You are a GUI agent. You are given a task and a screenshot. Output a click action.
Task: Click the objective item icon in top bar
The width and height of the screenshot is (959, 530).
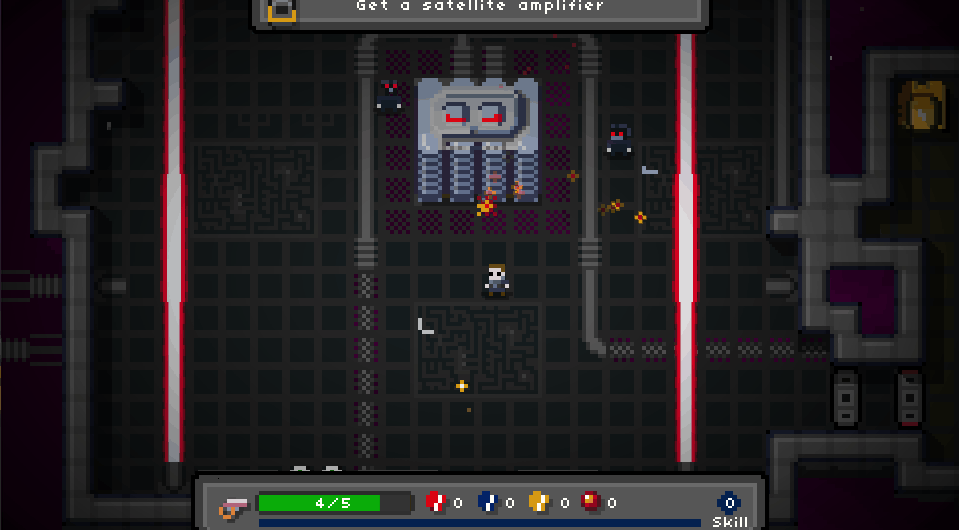[x=282, y=10]
